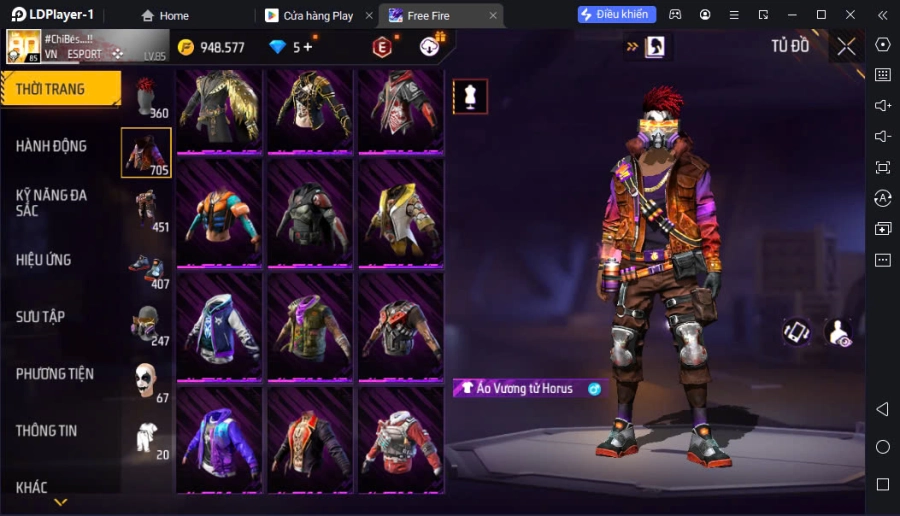Click the mannequin outfit set icon
This screenshot has width=900, height=516.
(470, 96)
